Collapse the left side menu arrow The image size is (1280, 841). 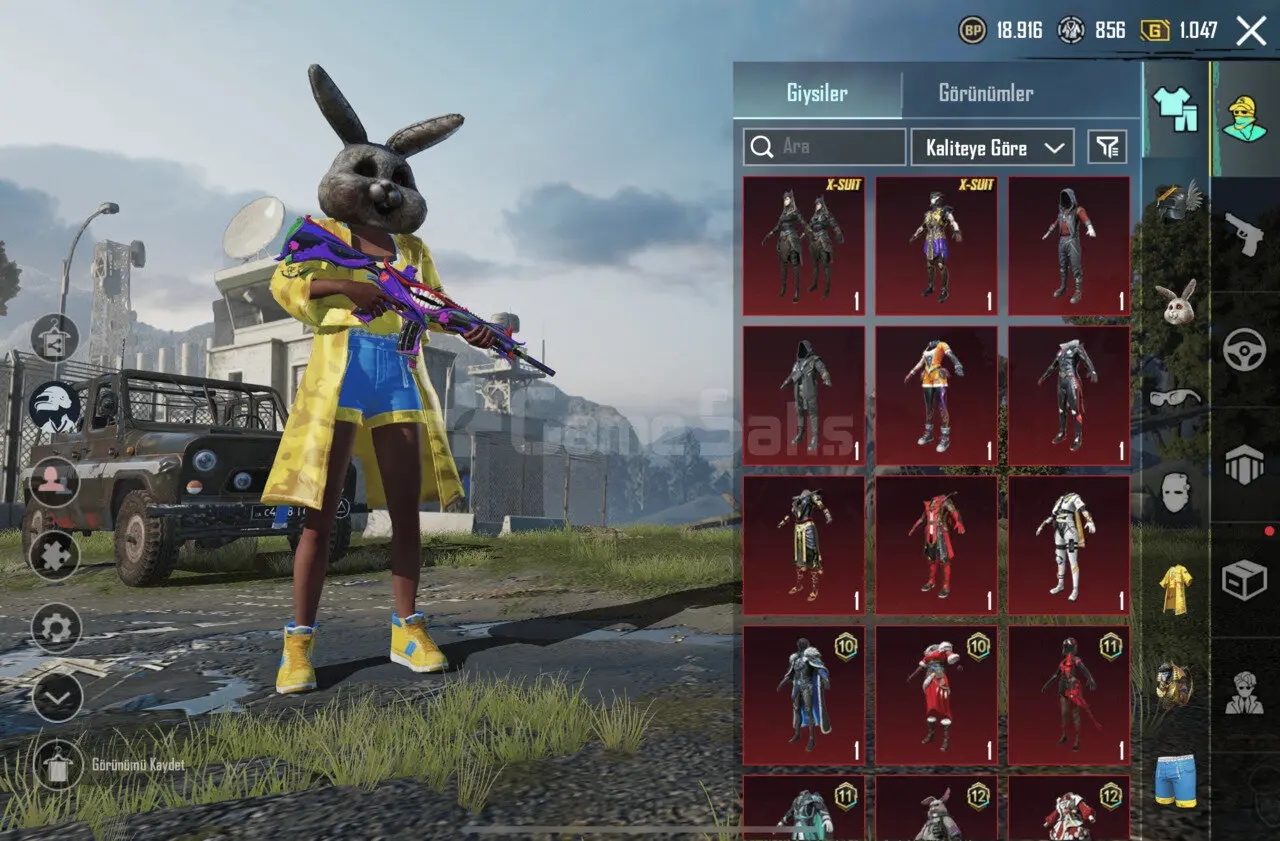coord(56,696)
